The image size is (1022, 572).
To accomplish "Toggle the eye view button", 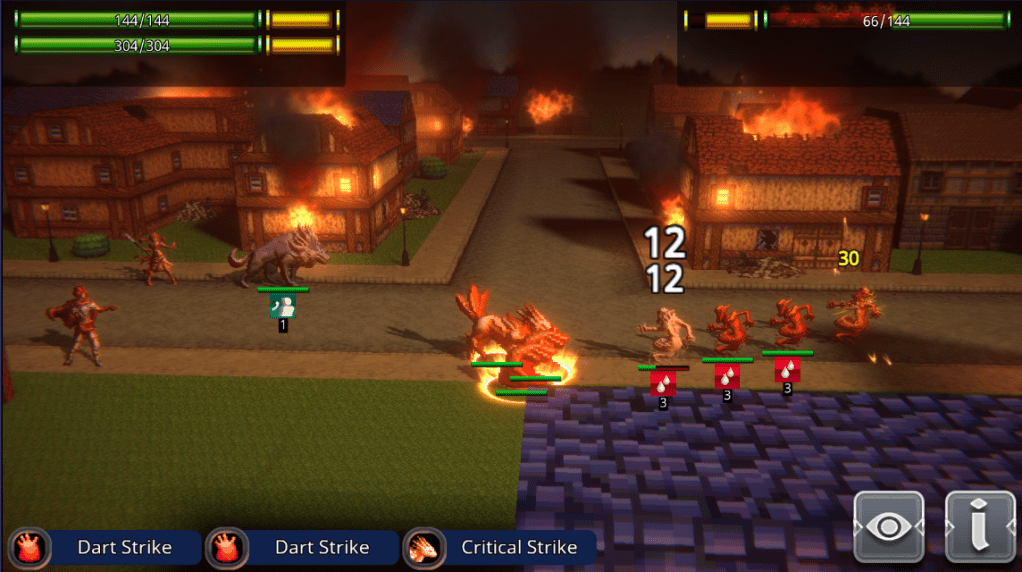I will [888, 527].
